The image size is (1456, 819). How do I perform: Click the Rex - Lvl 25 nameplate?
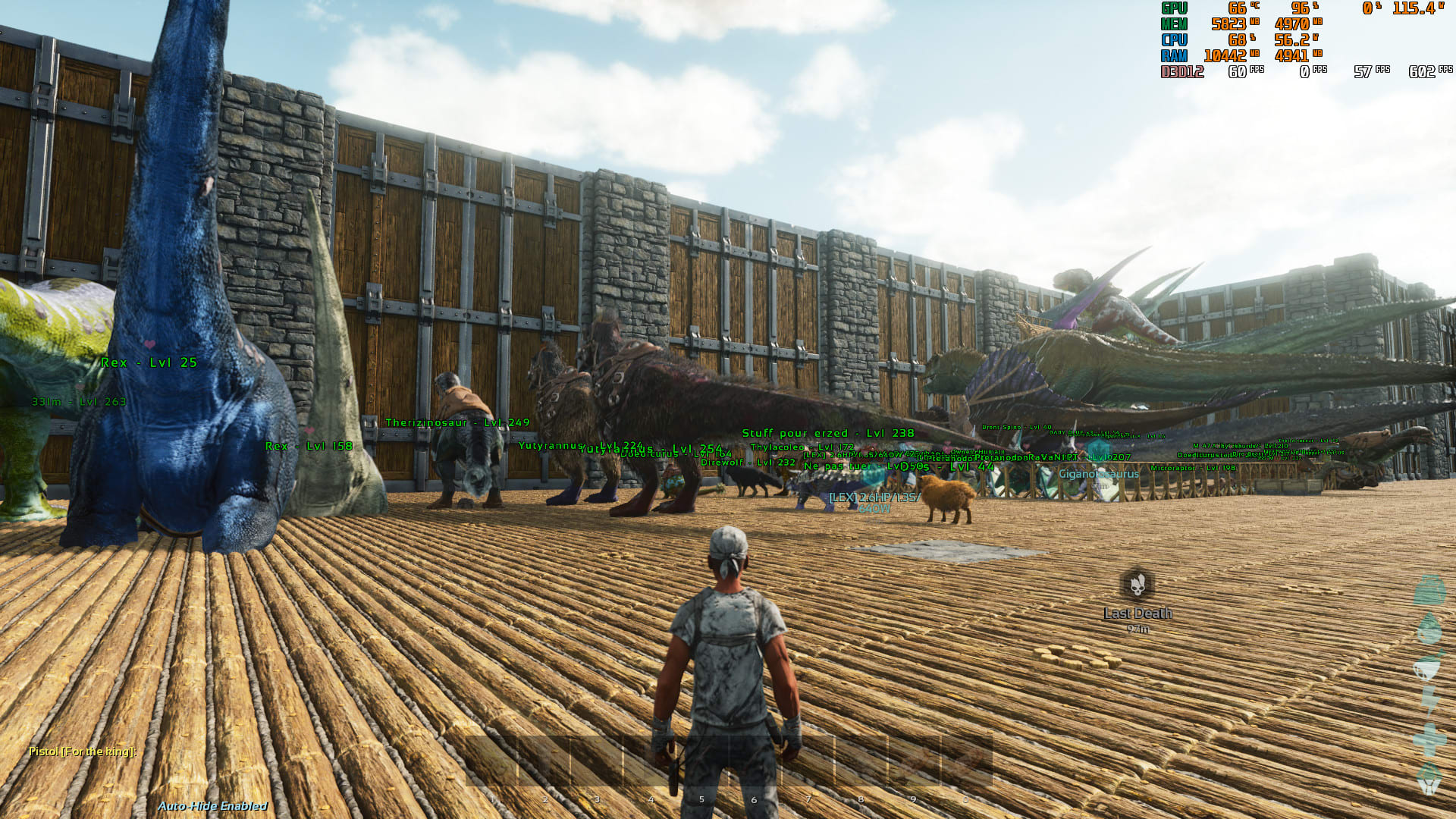click(x=149, y=362)
